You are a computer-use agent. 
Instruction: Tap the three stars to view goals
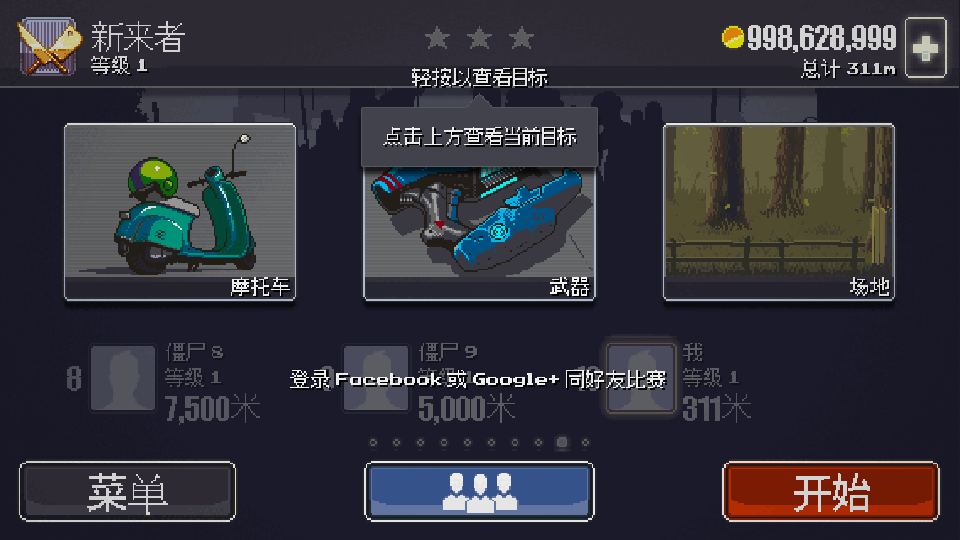point(479,39)
